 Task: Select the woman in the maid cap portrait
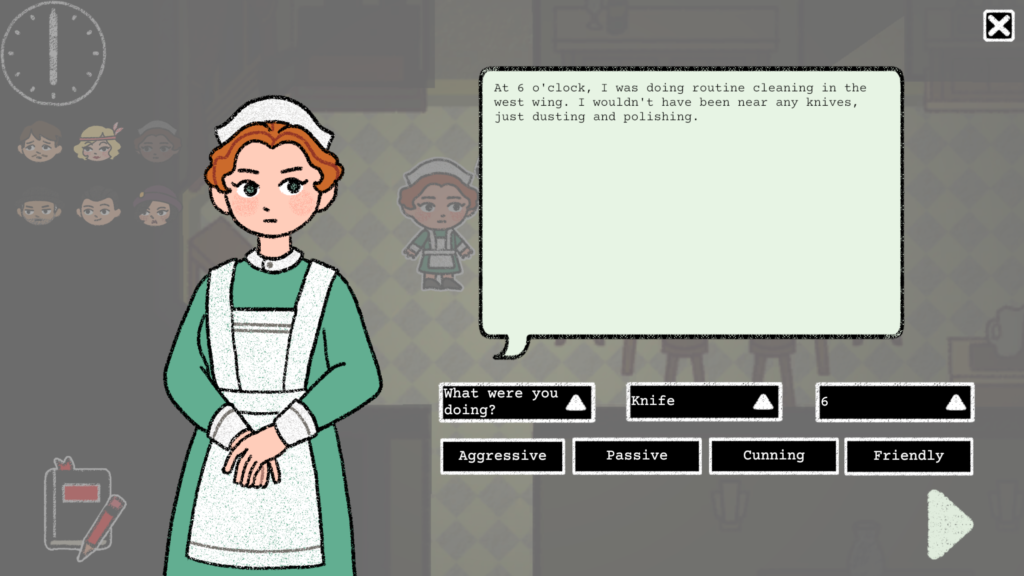pyautogui.click(x=156, y=144)
